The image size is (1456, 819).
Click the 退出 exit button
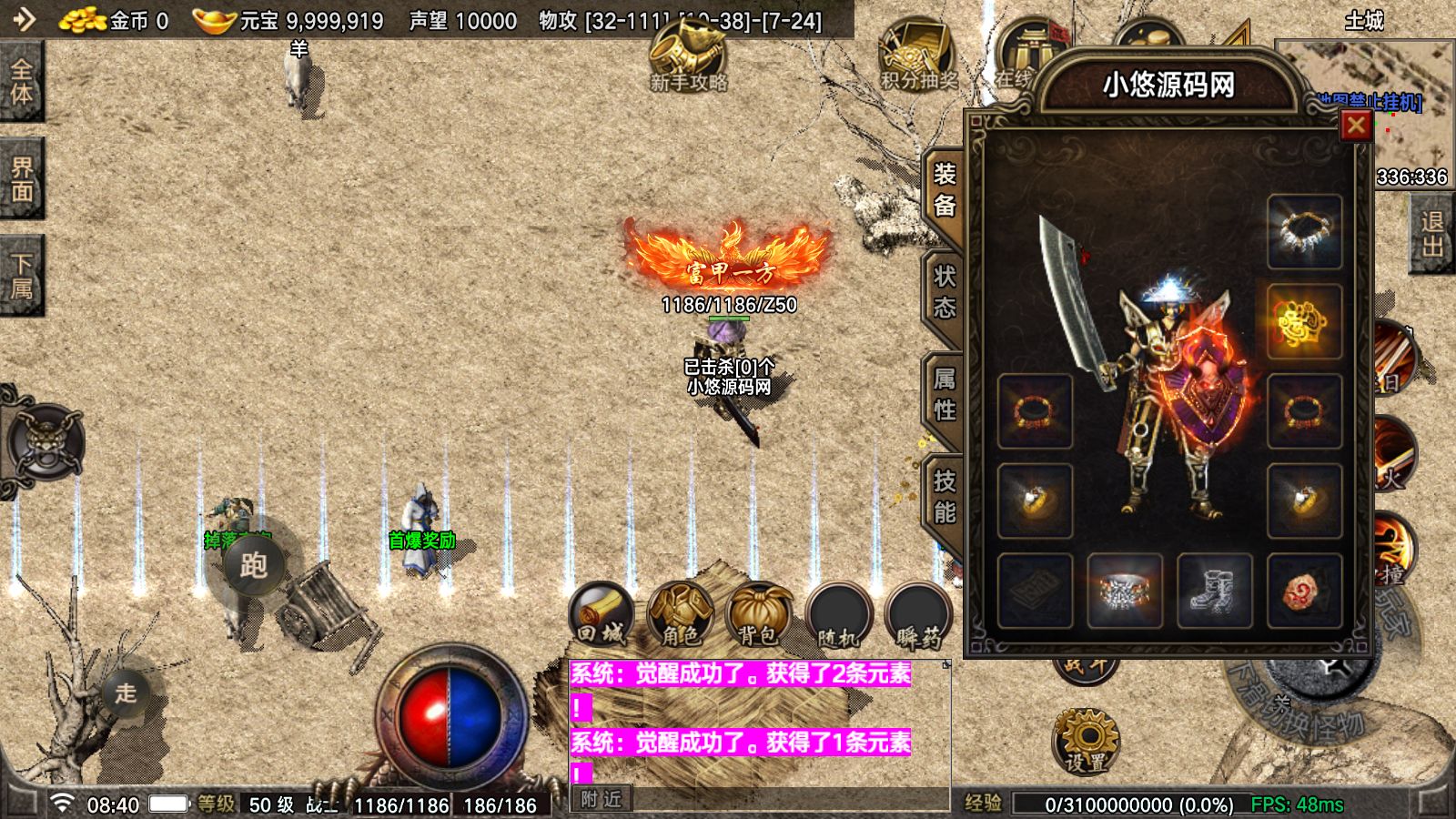(x=1431, y=235)
